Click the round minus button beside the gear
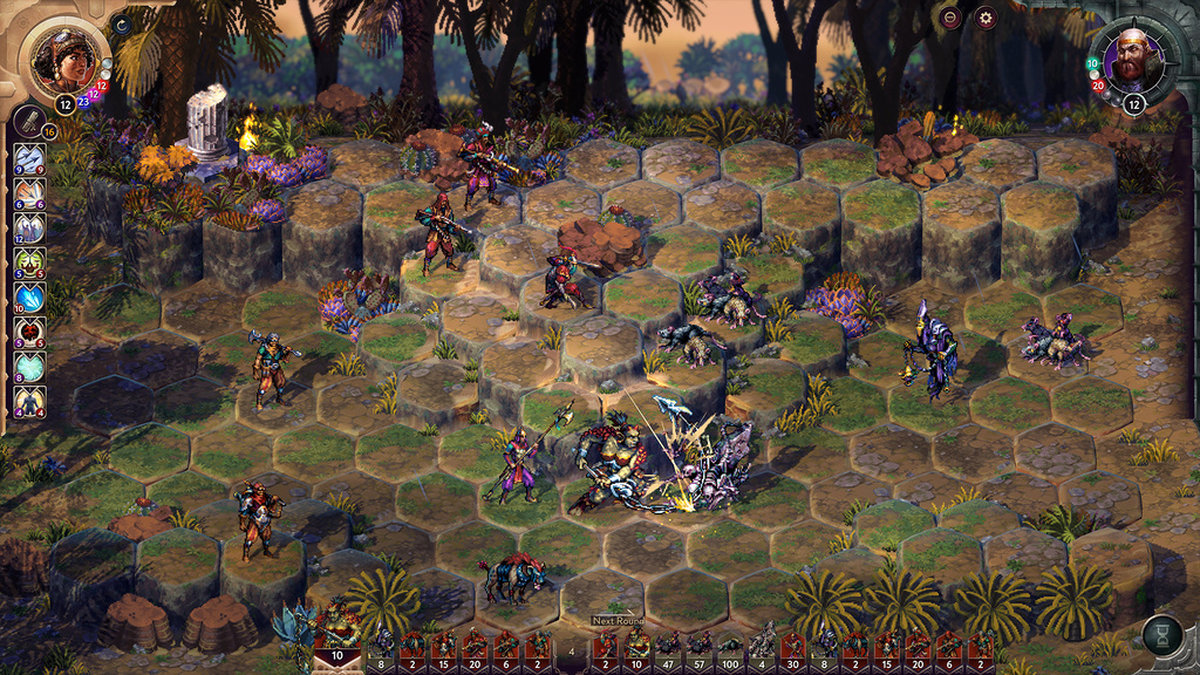The image size is (1200, 675). pos(950,17)
